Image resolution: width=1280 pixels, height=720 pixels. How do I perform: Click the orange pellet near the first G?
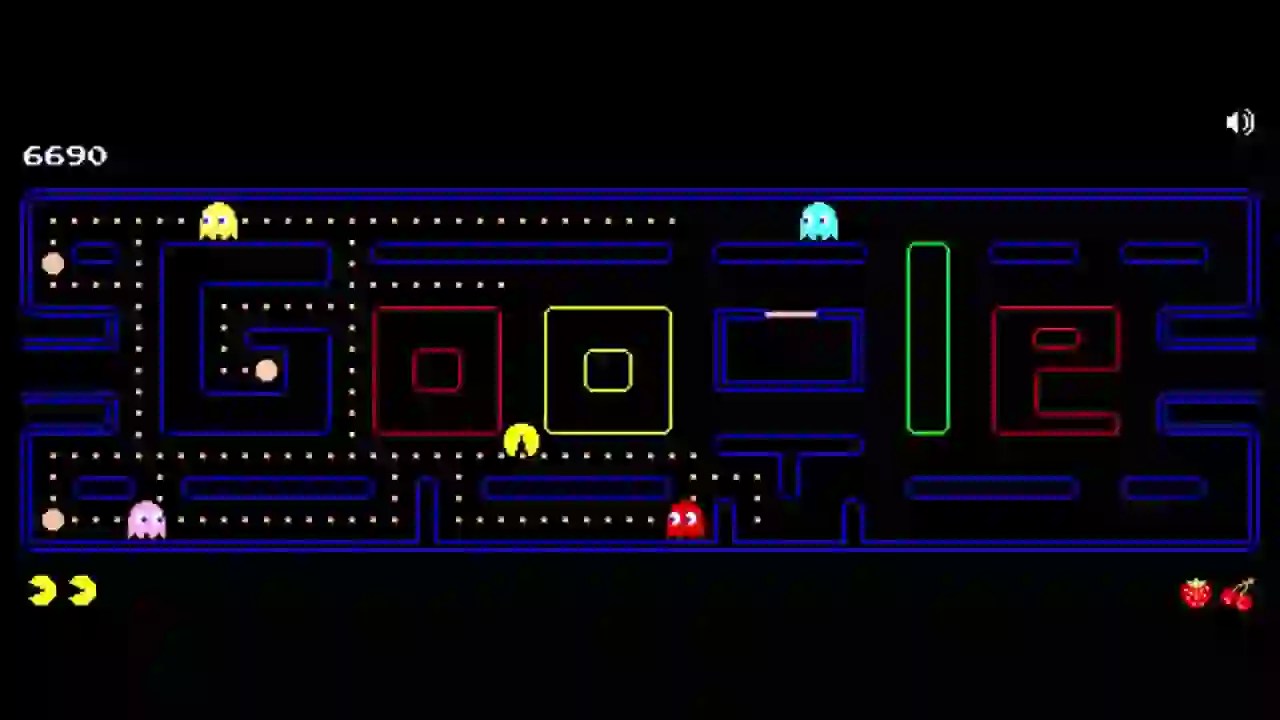(265, 371)
